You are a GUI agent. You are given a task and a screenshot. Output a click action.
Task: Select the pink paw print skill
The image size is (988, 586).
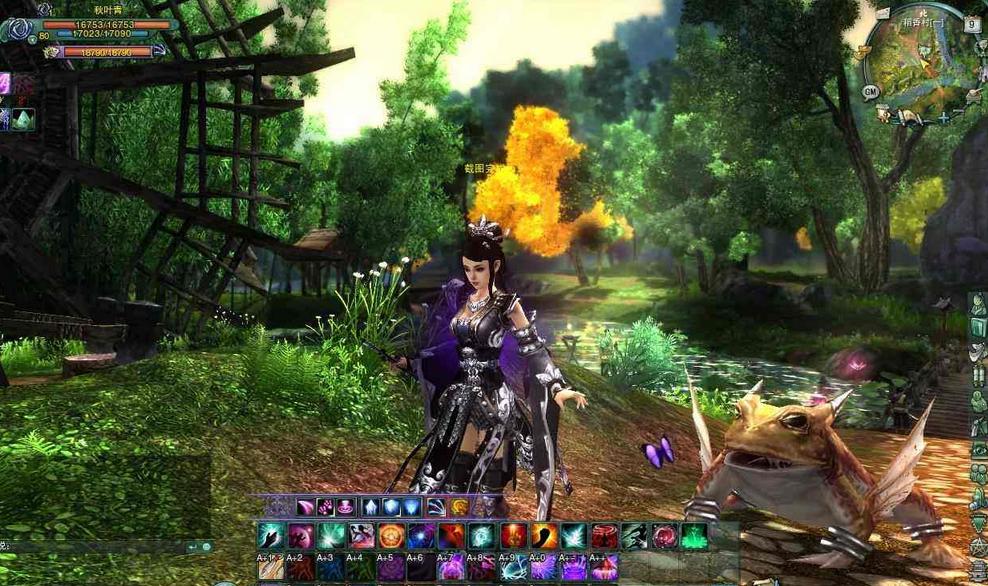tap(326, 507)
